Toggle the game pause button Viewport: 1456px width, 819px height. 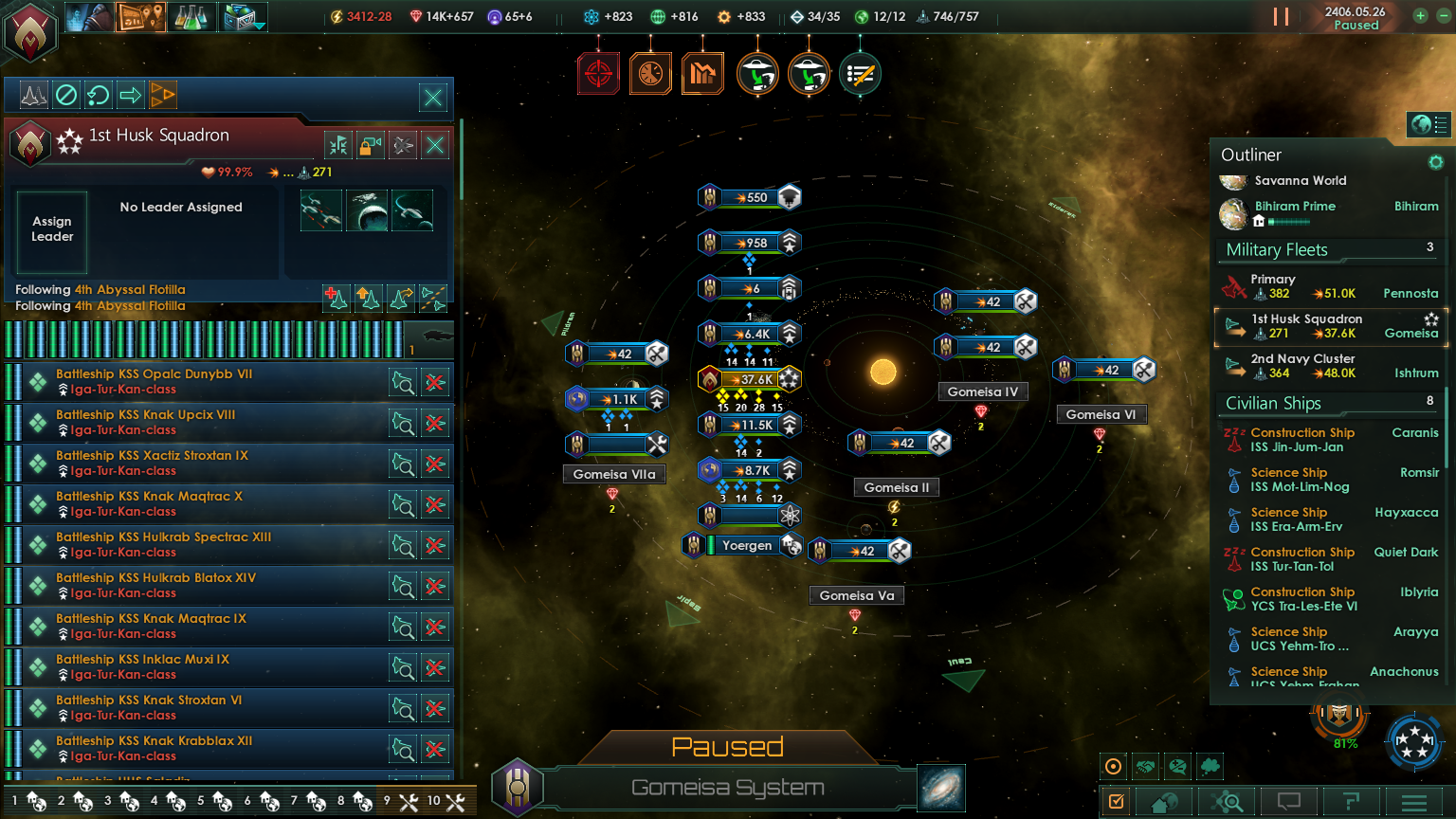click(1281, 17)
